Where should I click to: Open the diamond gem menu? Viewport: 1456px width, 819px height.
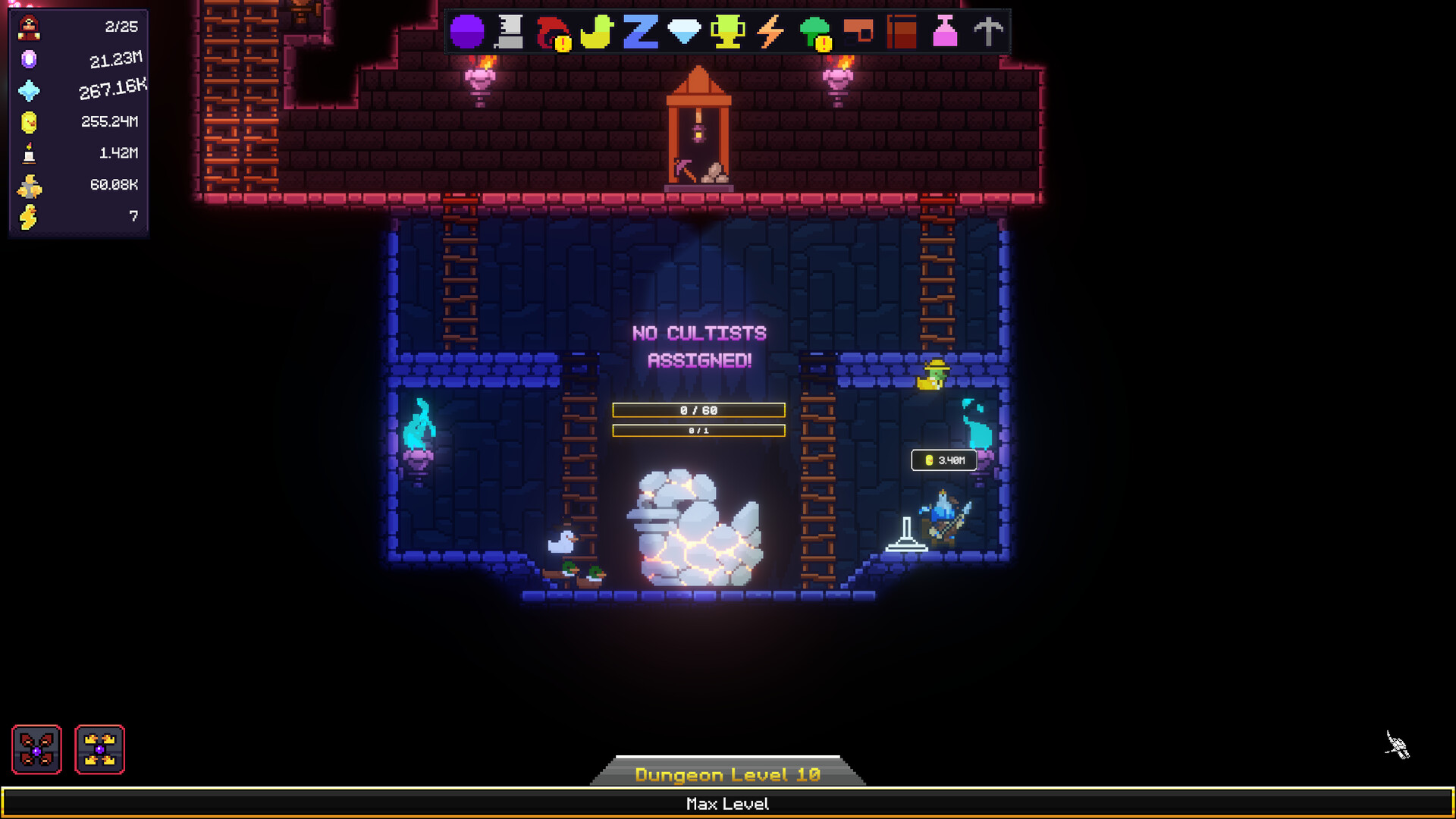(684, 32)
